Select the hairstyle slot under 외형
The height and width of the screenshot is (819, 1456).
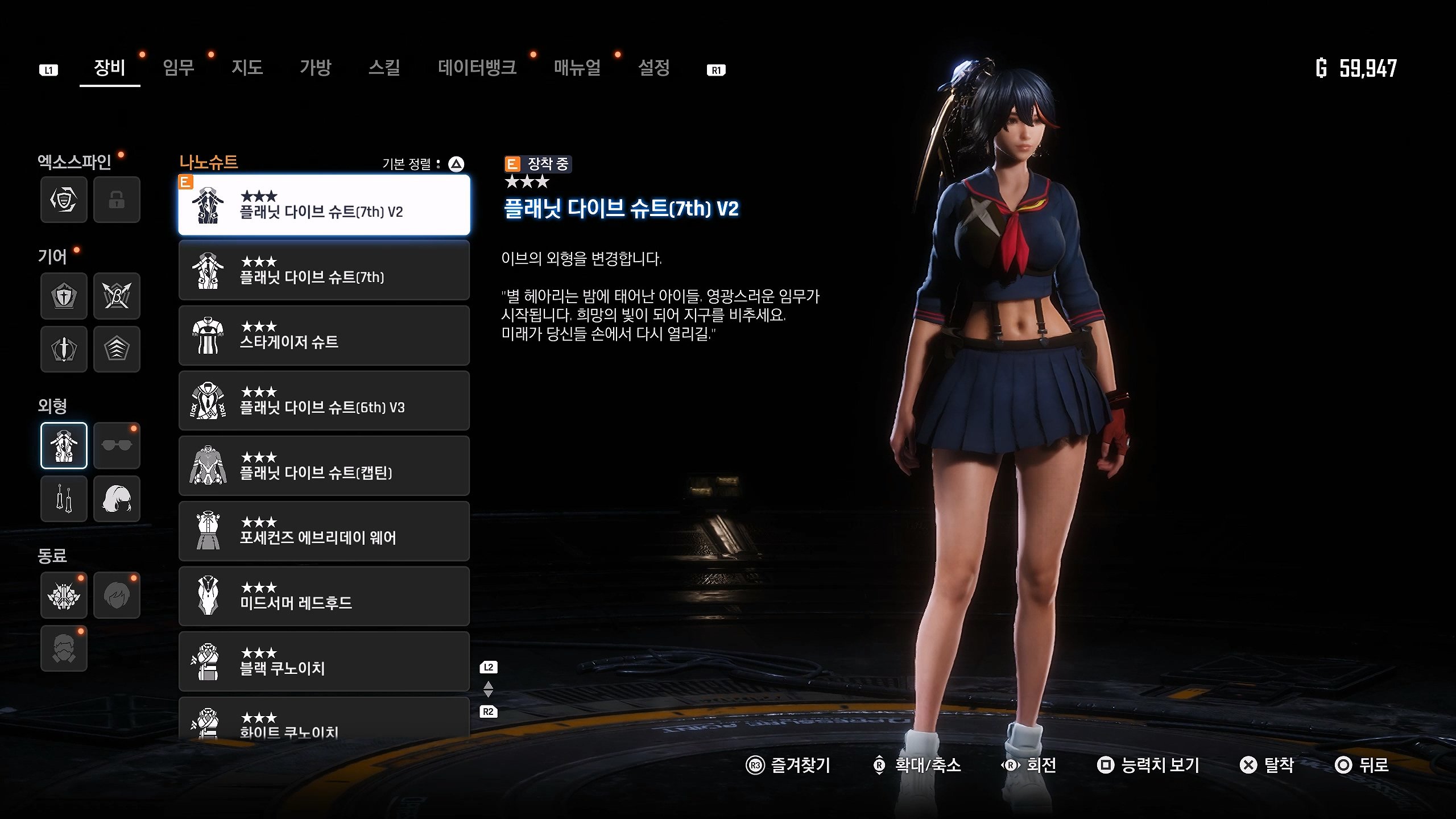point(117,499)
